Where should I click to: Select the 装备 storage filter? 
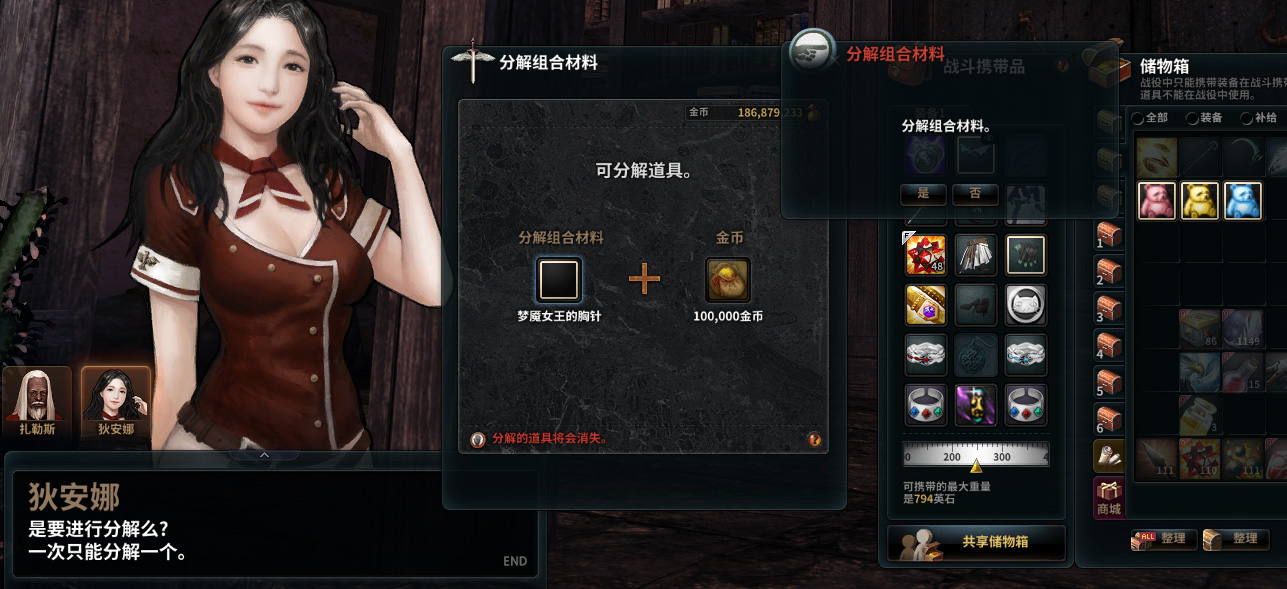tap(1203, 118)
